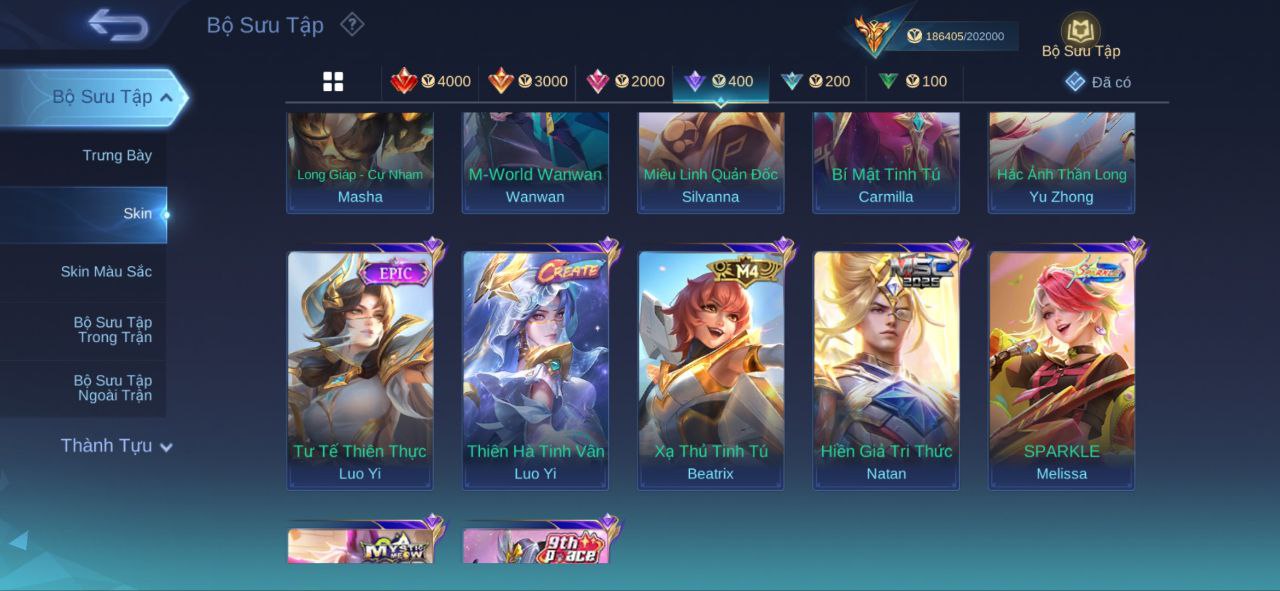View Natan's Hiền Giả Tri Thức skin

(x=886, y=370)
